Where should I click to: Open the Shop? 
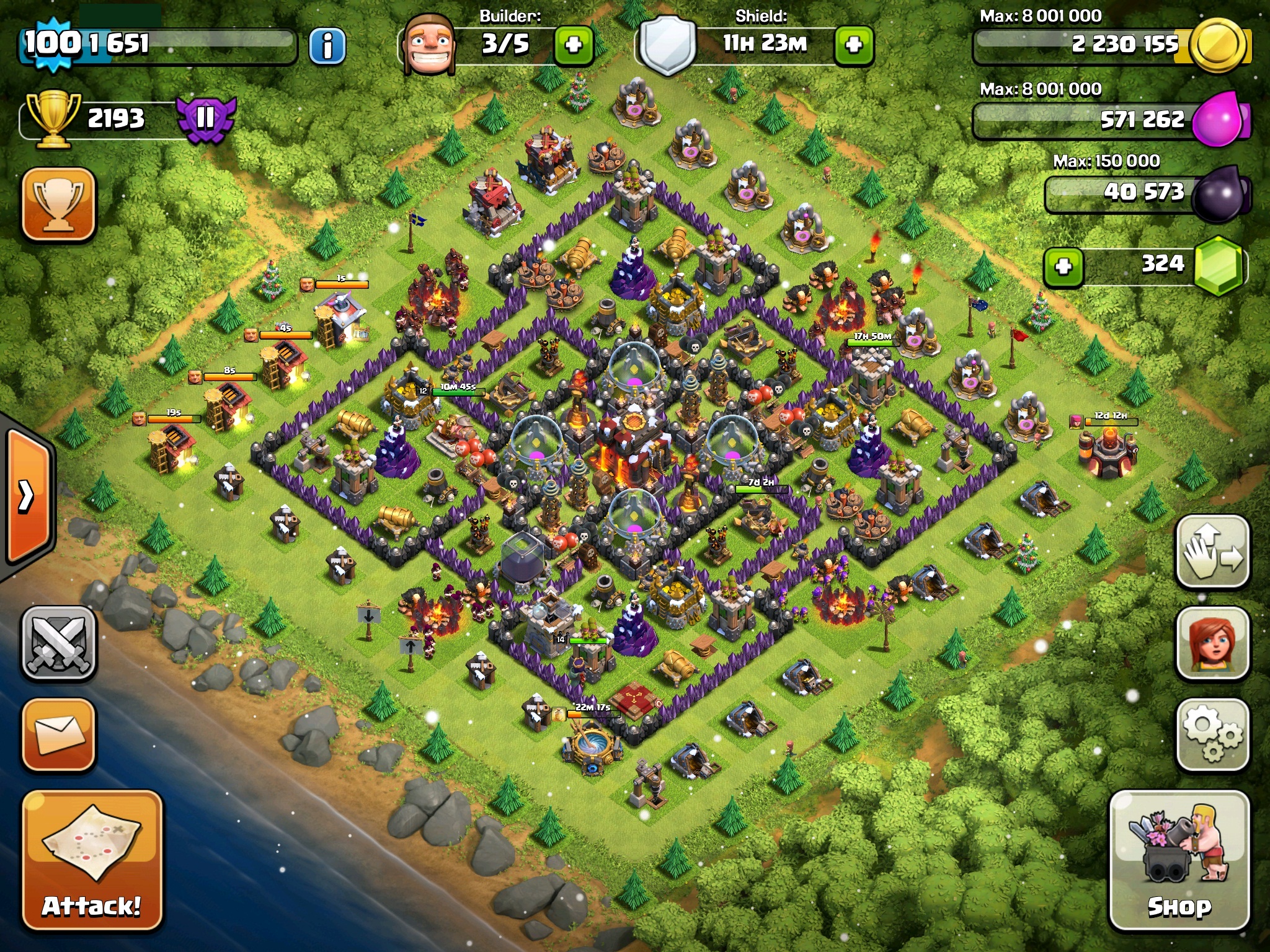1179,861
